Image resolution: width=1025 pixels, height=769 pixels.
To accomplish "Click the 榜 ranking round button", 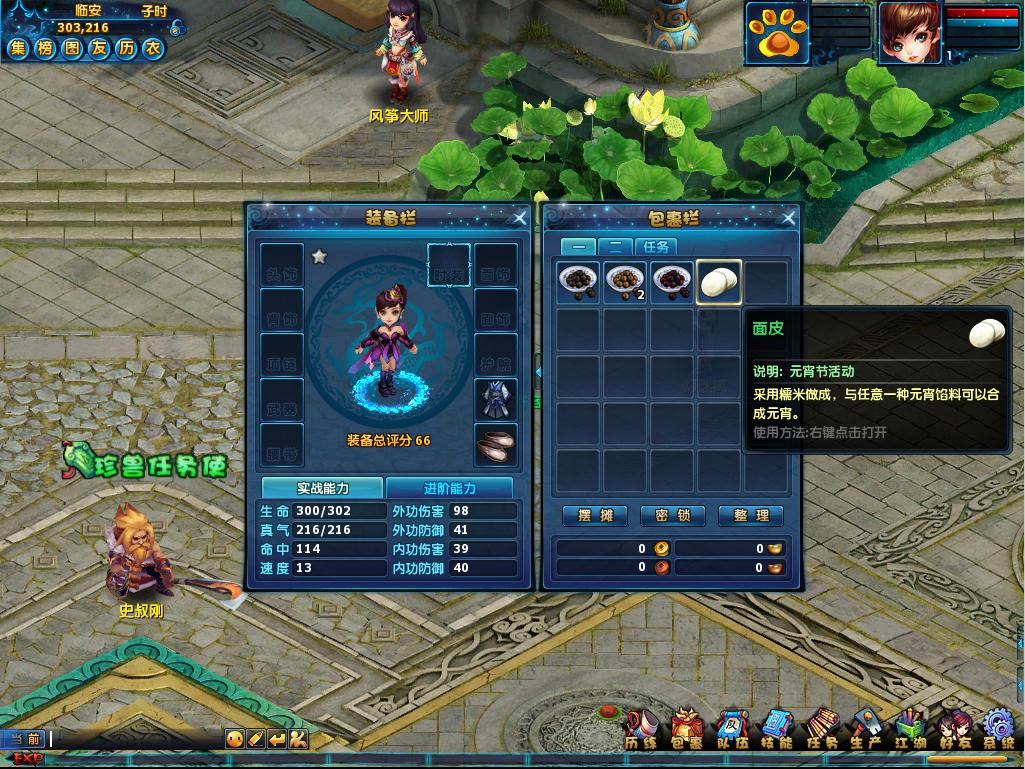I will pos(45,48).
